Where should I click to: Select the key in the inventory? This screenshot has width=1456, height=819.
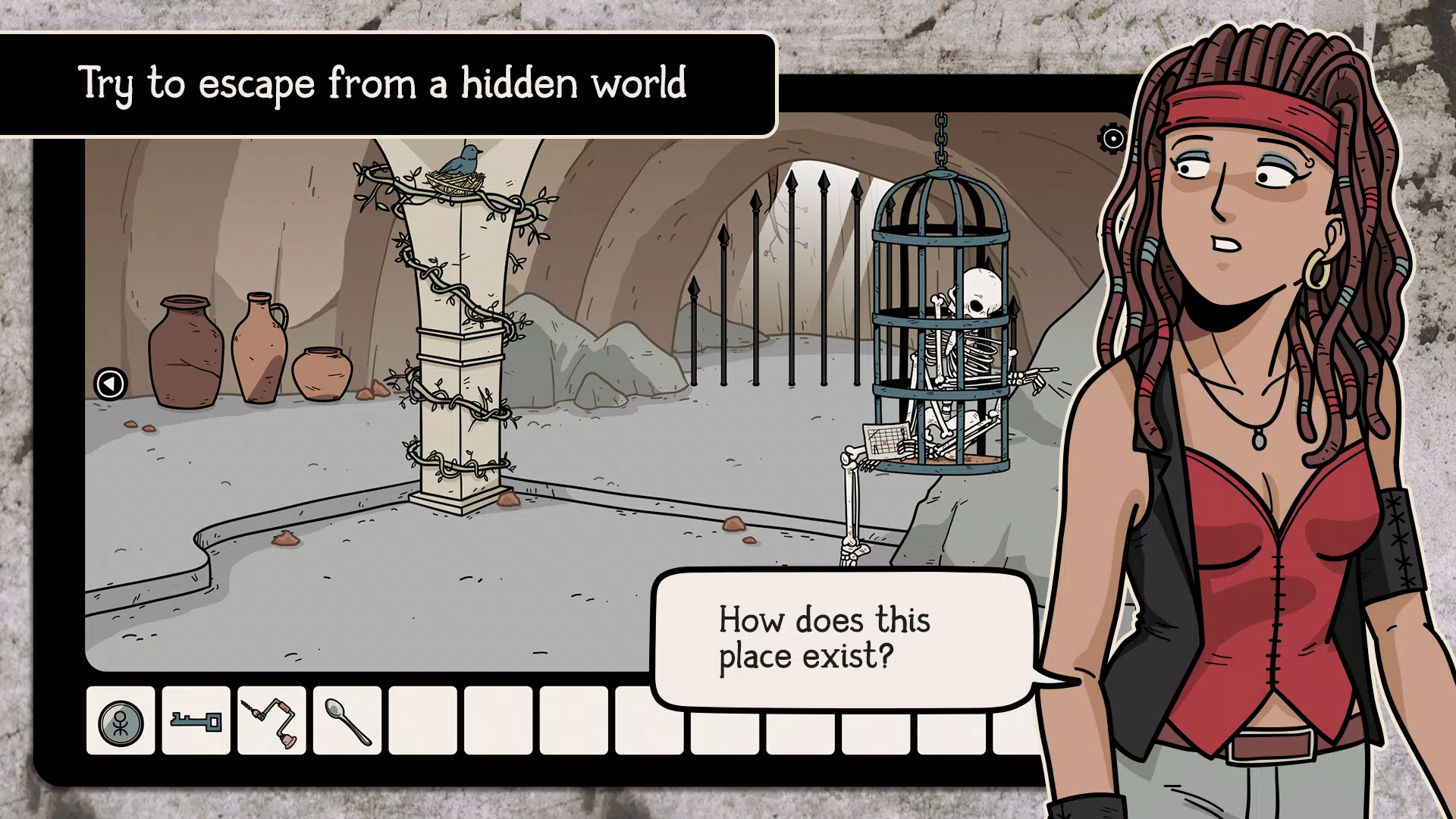point(196,721)
